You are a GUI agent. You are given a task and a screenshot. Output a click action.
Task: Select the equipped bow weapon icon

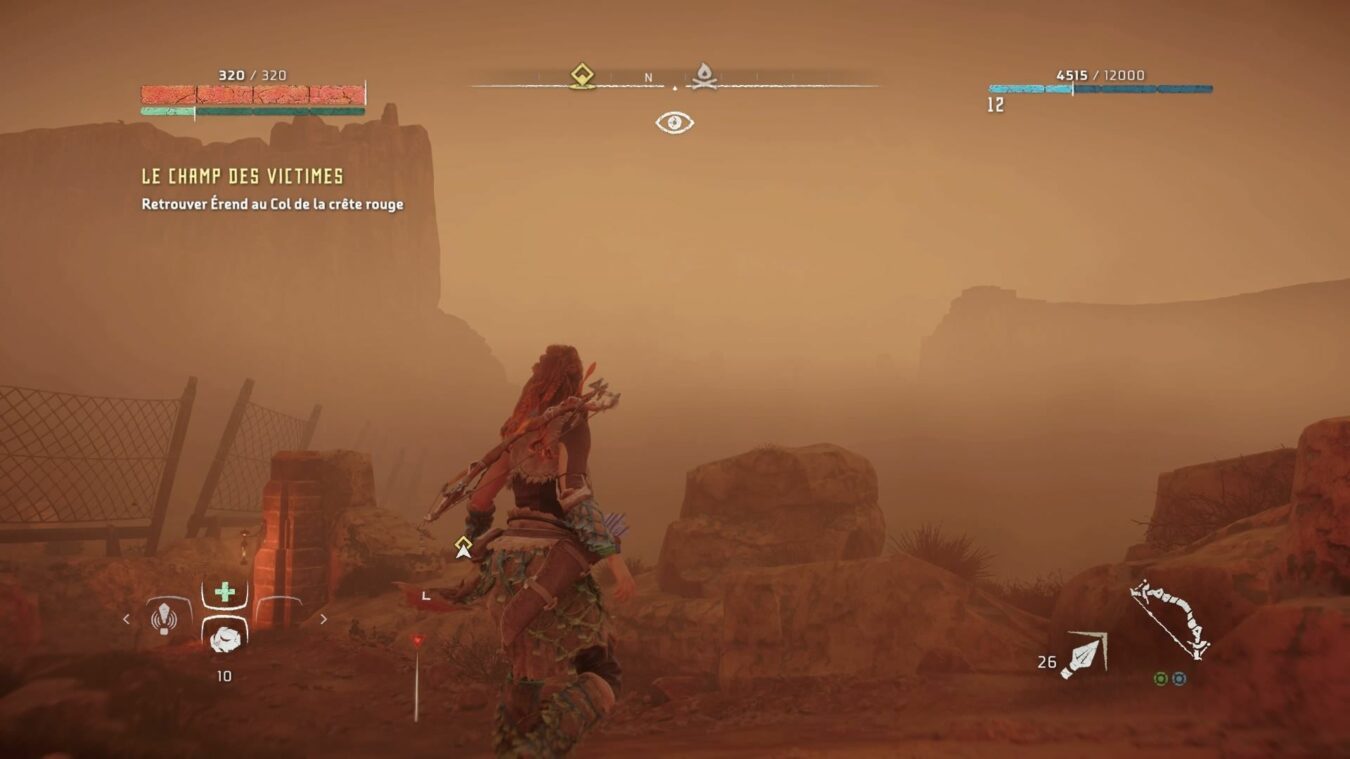pyautogui.click(x=1169, y=618)
